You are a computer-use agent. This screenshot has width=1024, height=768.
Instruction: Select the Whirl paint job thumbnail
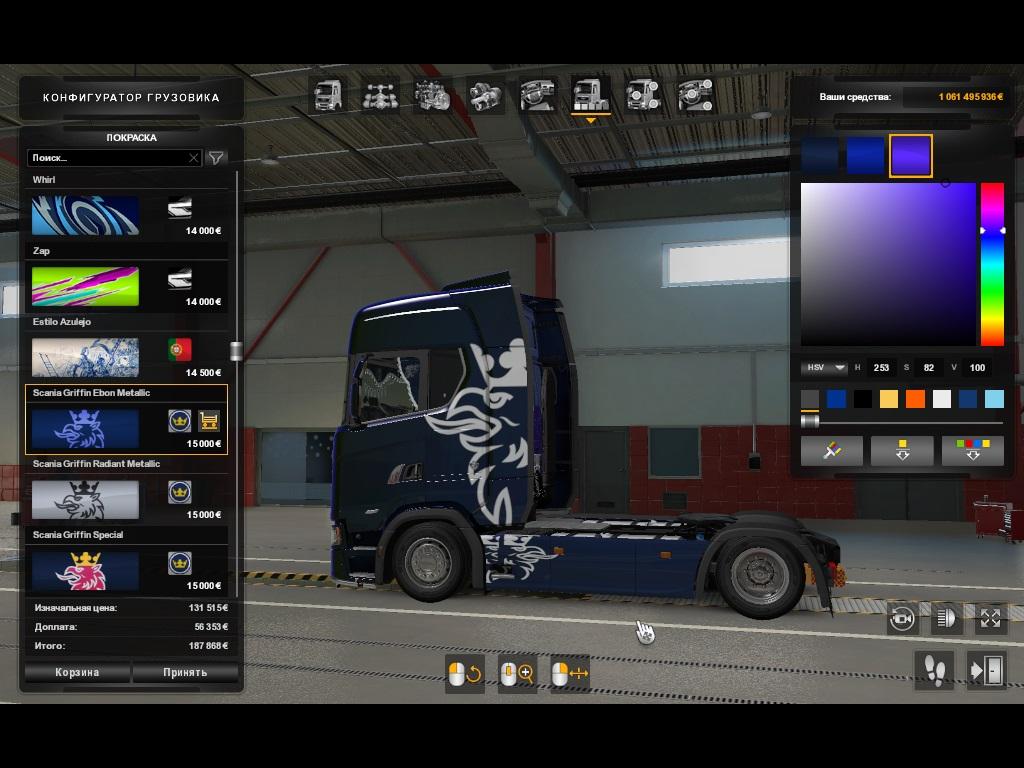point(85,215)
